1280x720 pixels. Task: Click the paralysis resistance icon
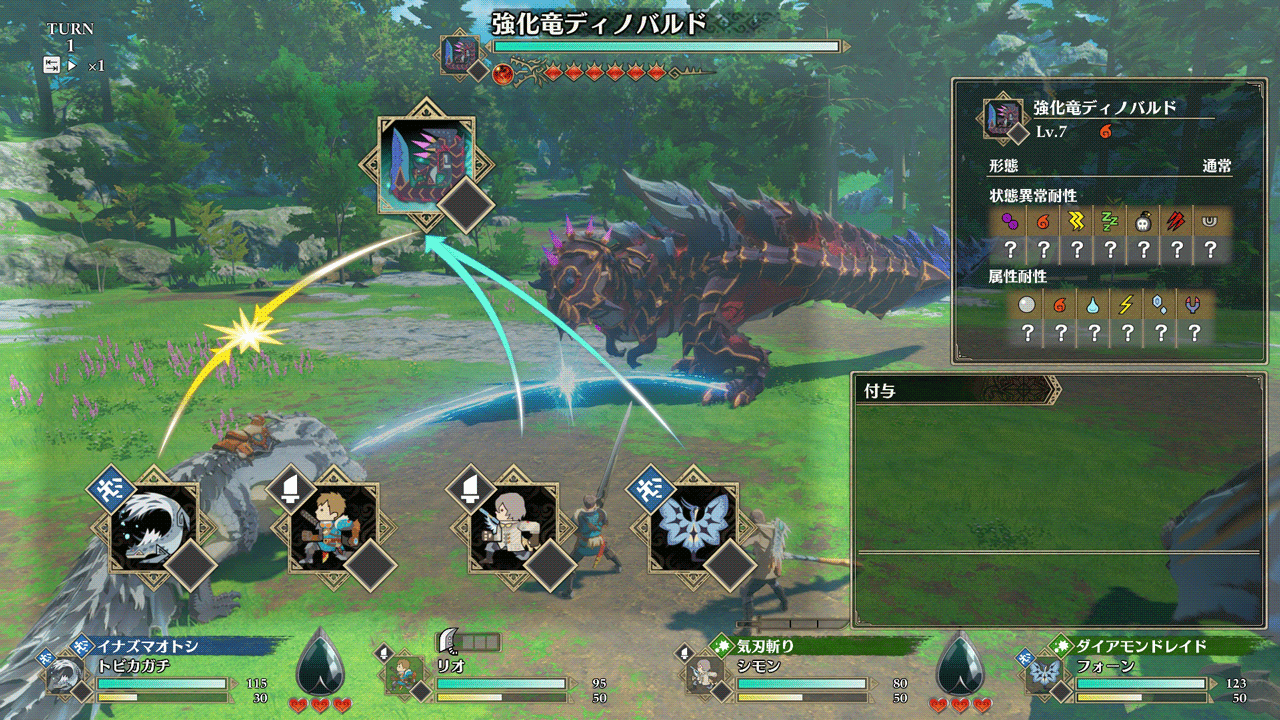point(1076,222)
